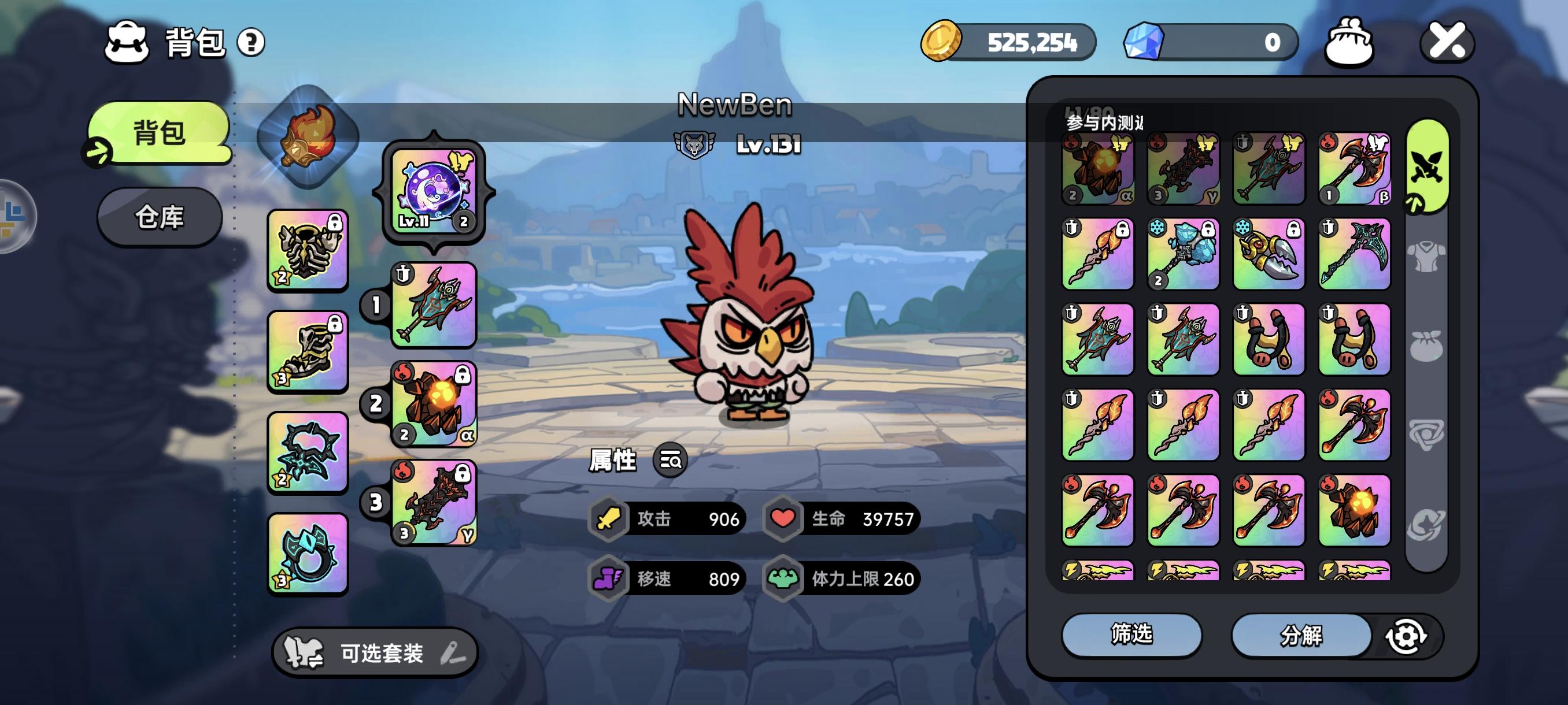Screen dimensions: 1568x705
Task: Show detailed 属性 attributes list
Action: tap(670, 461)
